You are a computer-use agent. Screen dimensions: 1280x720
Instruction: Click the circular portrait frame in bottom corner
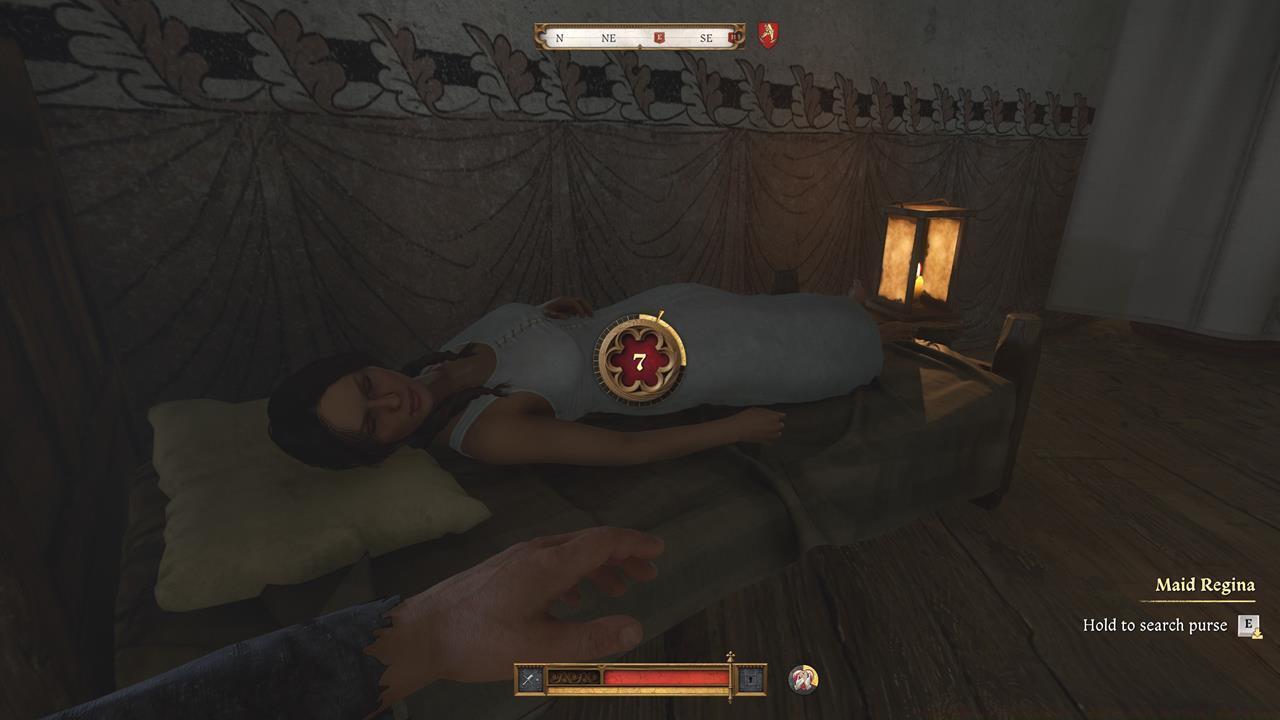pyautogui.click(x=803, y=678)
